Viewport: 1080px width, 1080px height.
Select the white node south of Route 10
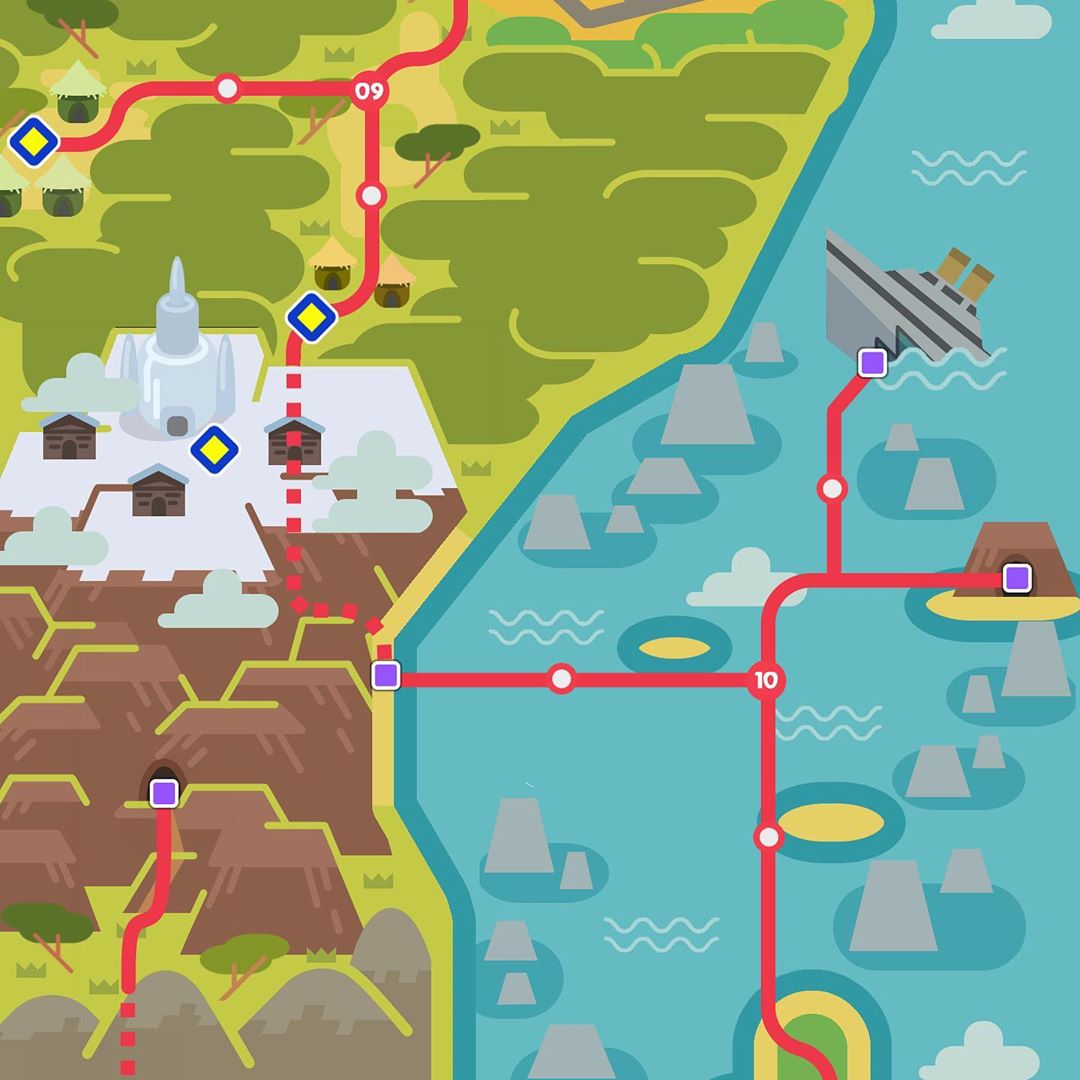coord(768,837)
